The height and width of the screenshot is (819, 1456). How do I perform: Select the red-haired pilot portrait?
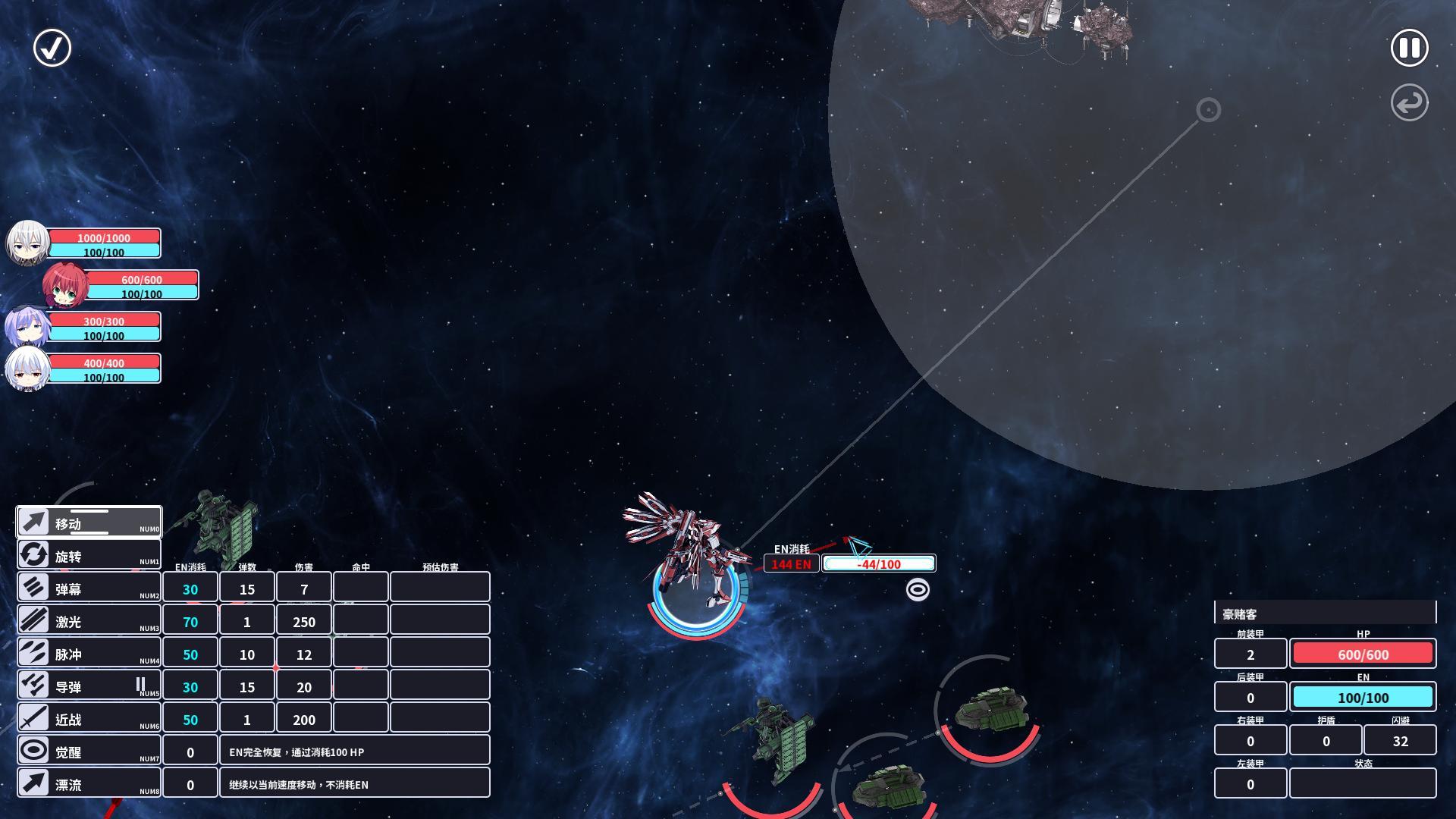(x=65, y=285)
